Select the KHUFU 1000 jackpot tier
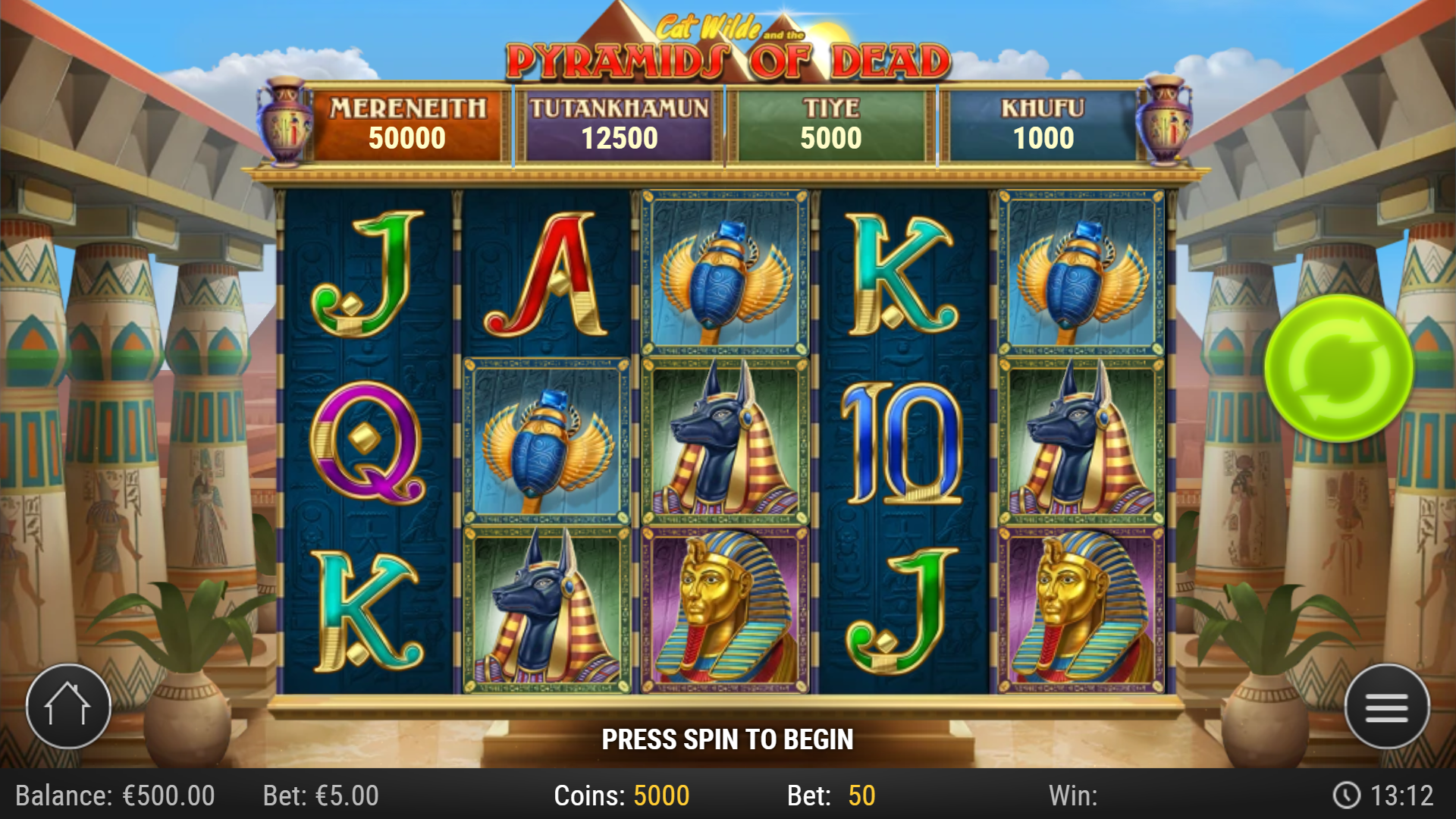The image size is (1456, 819). [x=1043, y=123]
